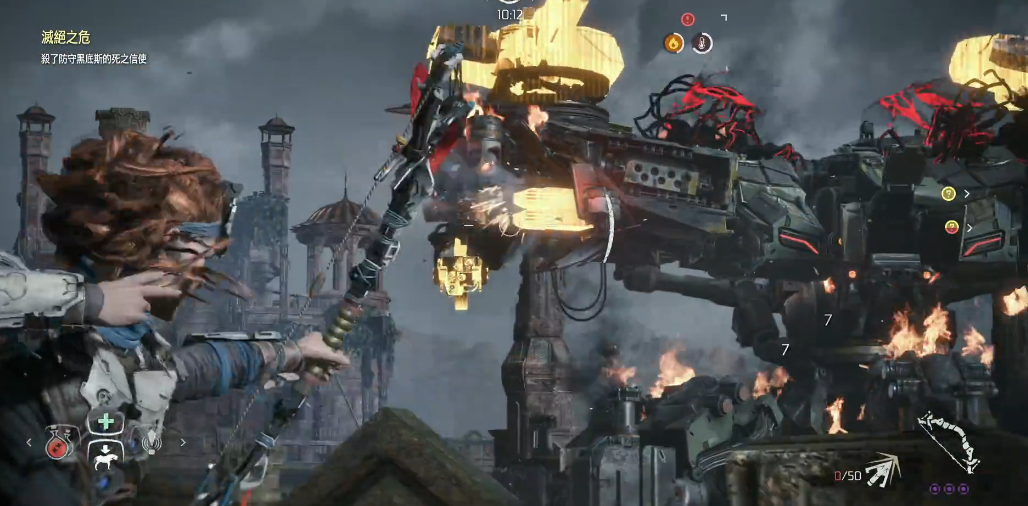1028x506 pixels.
Task: Use the green cross medicine pouch
Action: pyautogui.click(x=105, y=422)
